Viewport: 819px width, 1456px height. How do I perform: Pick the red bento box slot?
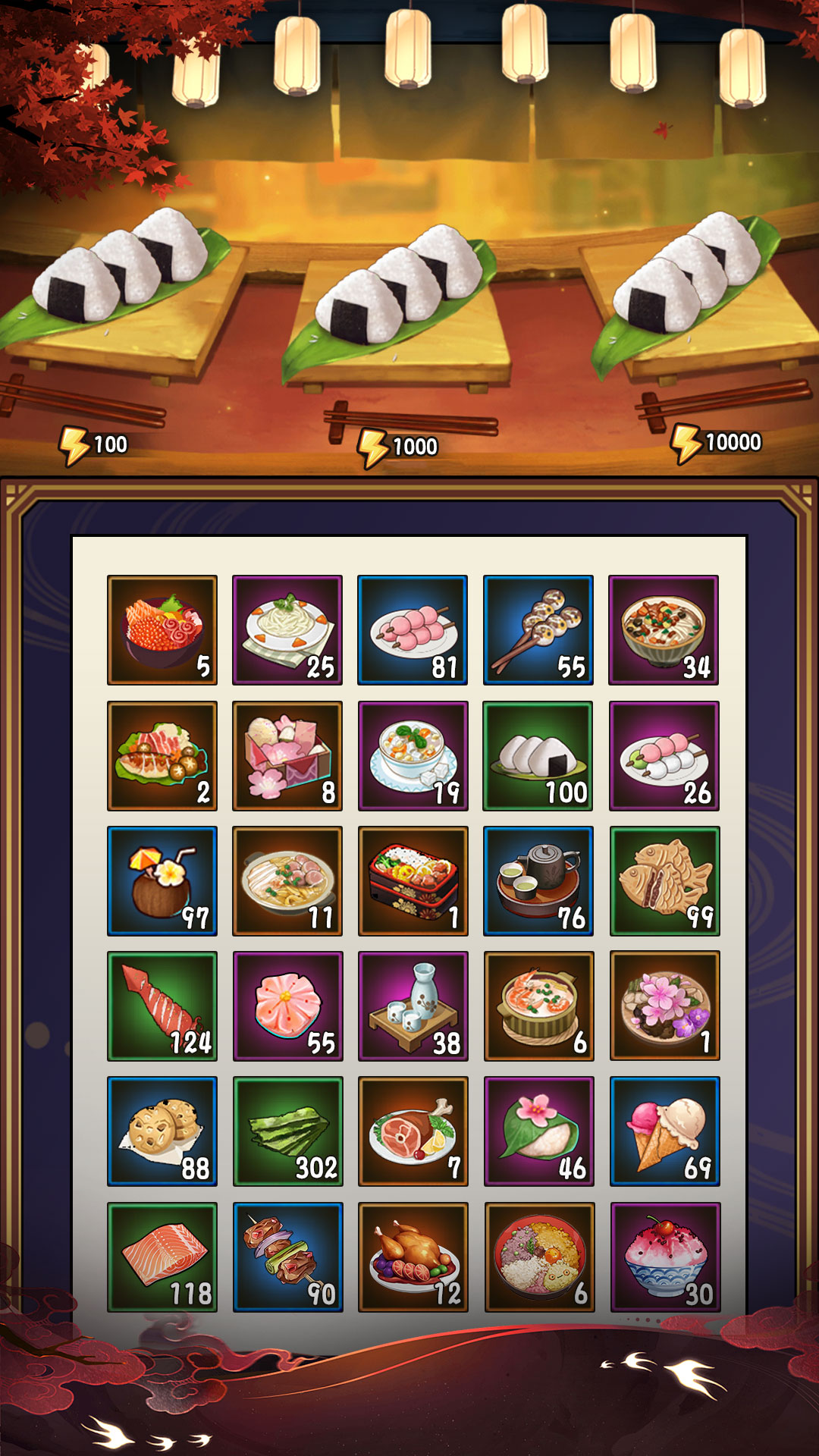[x=413, y=880]
